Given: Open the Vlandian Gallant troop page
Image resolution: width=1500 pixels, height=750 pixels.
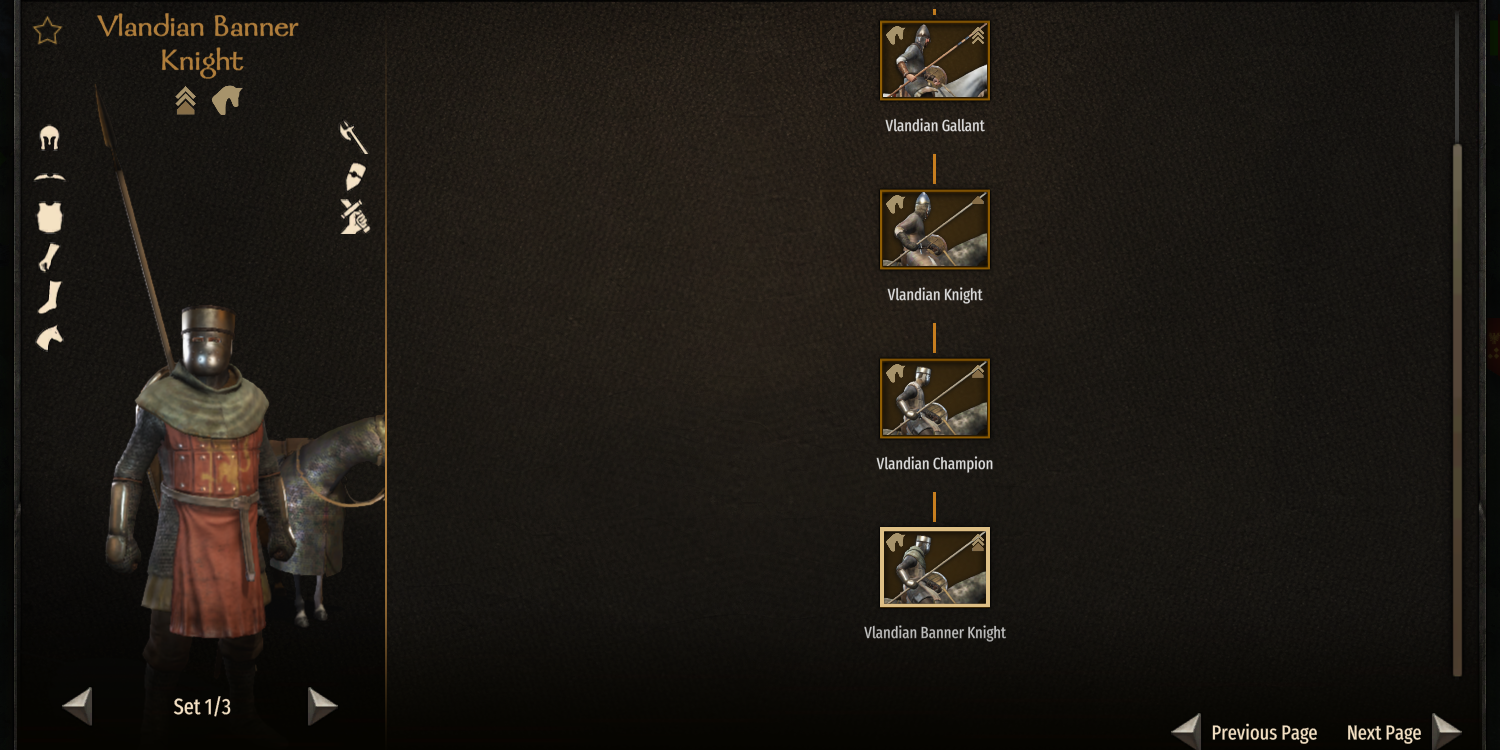Looking at the screenshot, I should pos(933,59).
